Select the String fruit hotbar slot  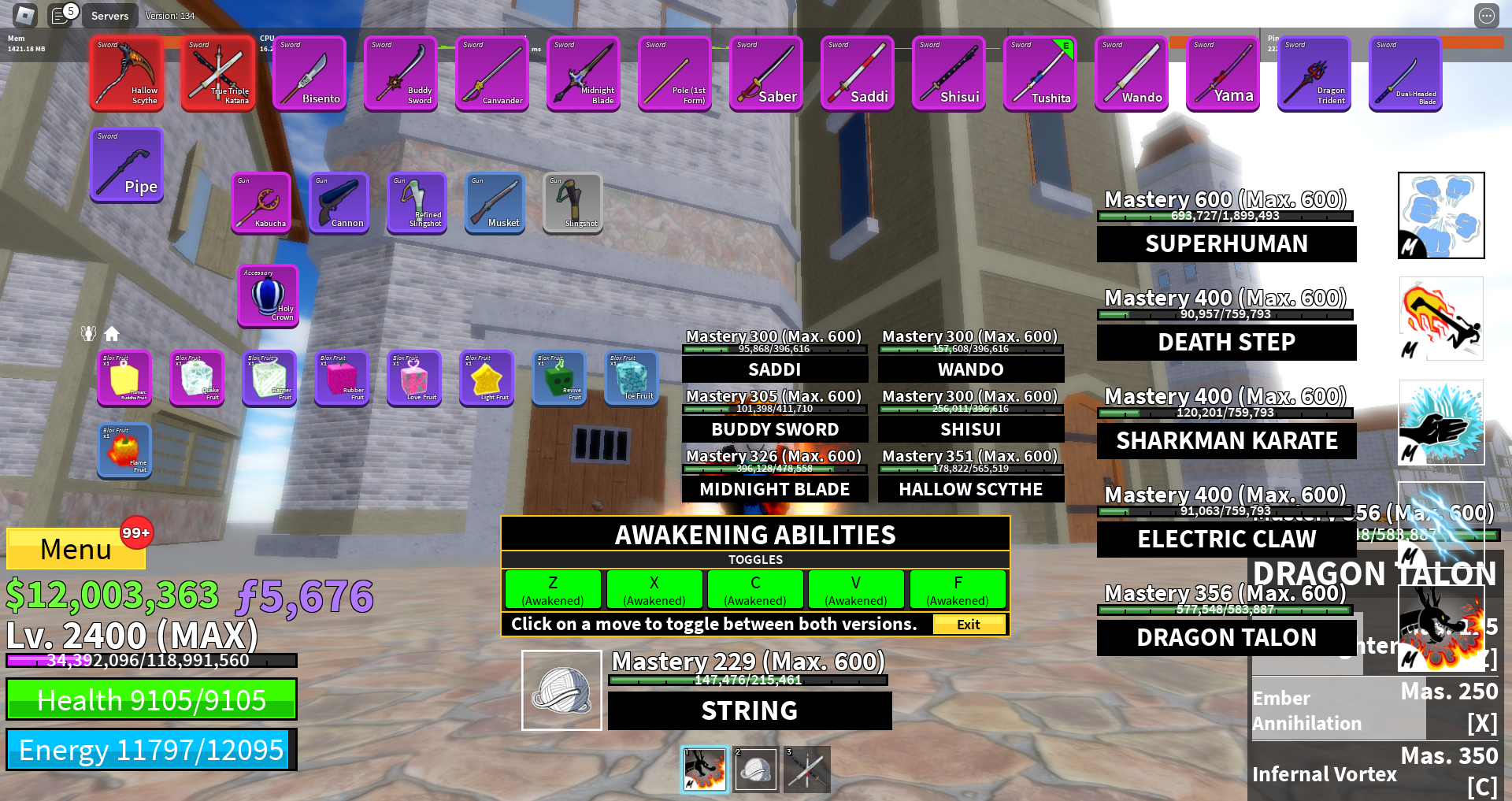(756, 769)
